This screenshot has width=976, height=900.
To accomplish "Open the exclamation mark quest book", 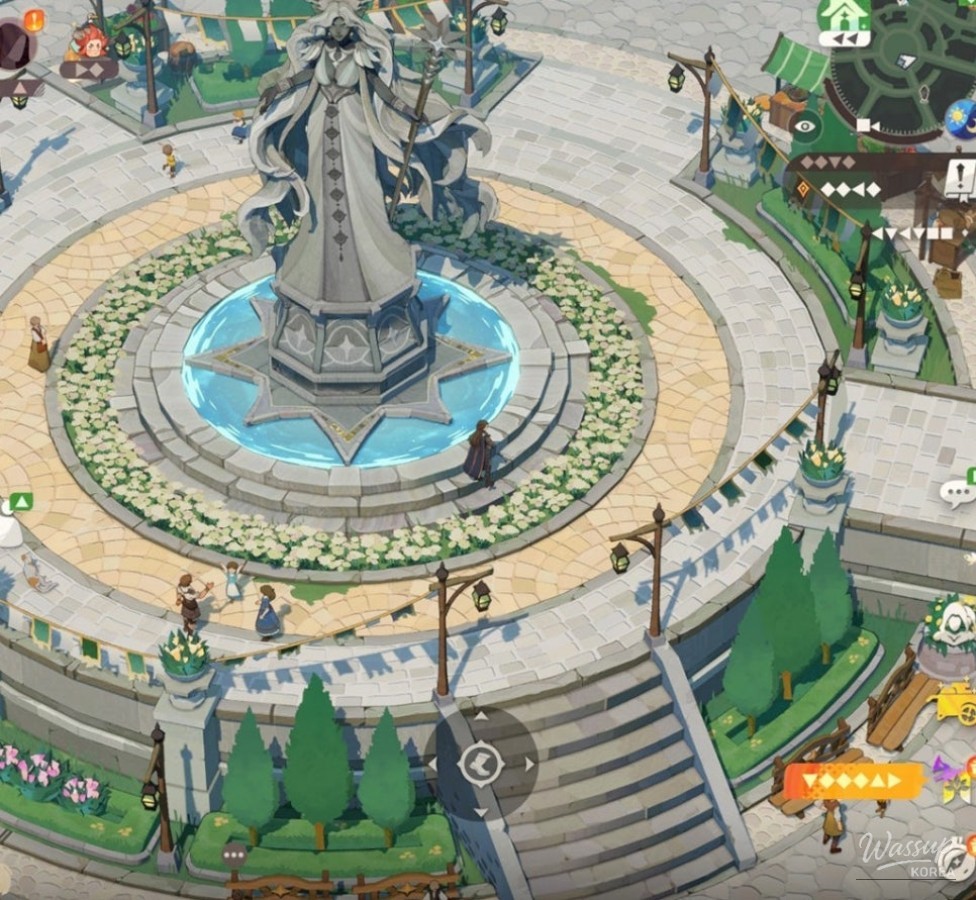I will (959, 179).
